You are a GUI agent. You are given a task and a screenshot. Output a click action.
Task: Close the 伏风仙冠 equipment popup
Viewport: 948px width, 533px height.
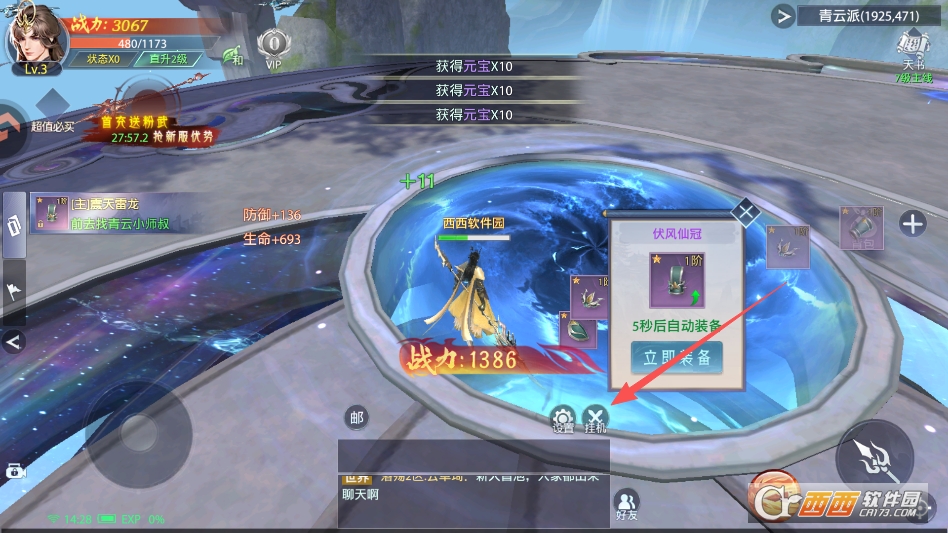tap(745, 212)
